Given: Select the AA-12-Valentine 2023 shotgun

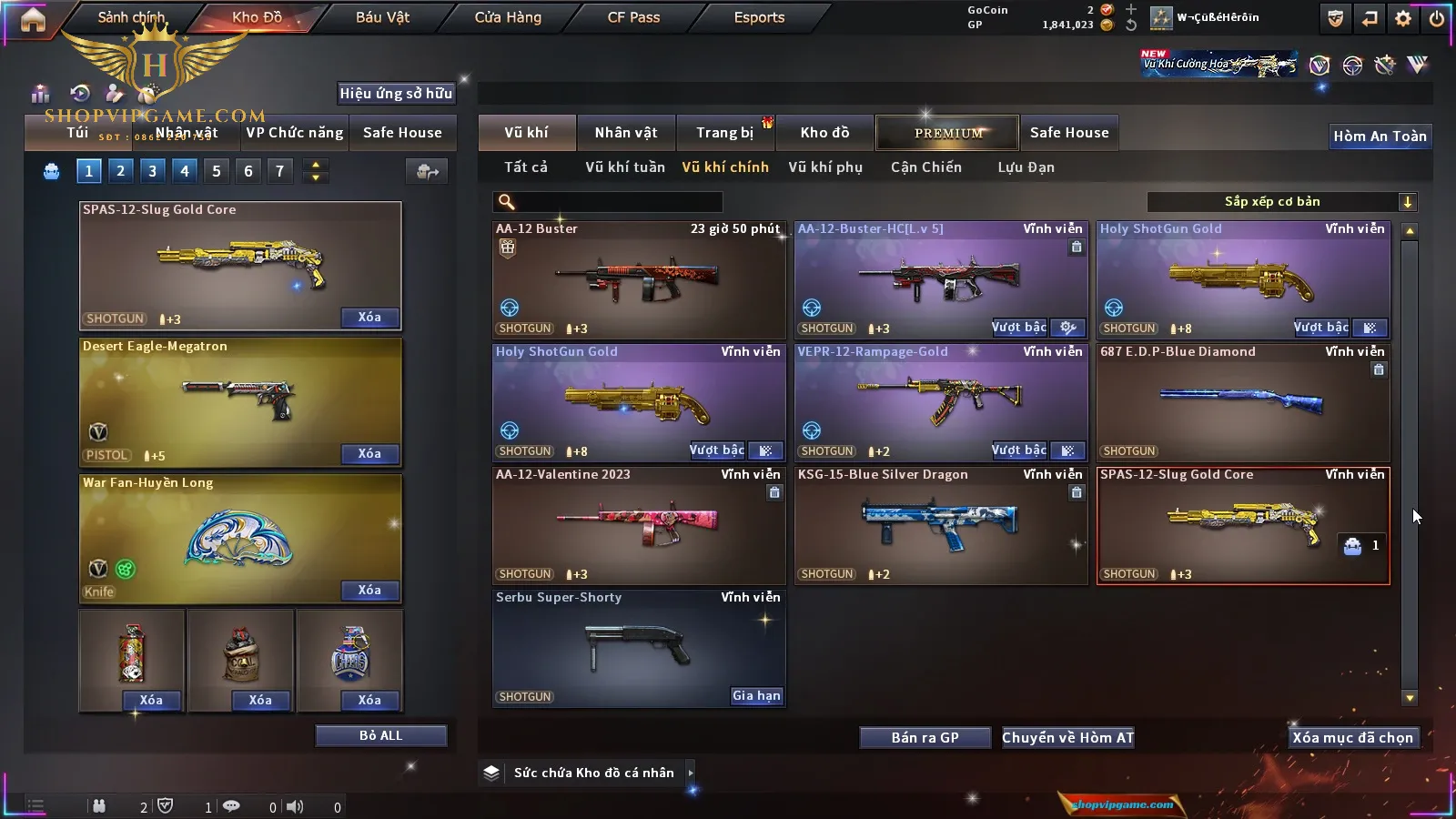Looking at the screenshot, I should click(639, 526).
